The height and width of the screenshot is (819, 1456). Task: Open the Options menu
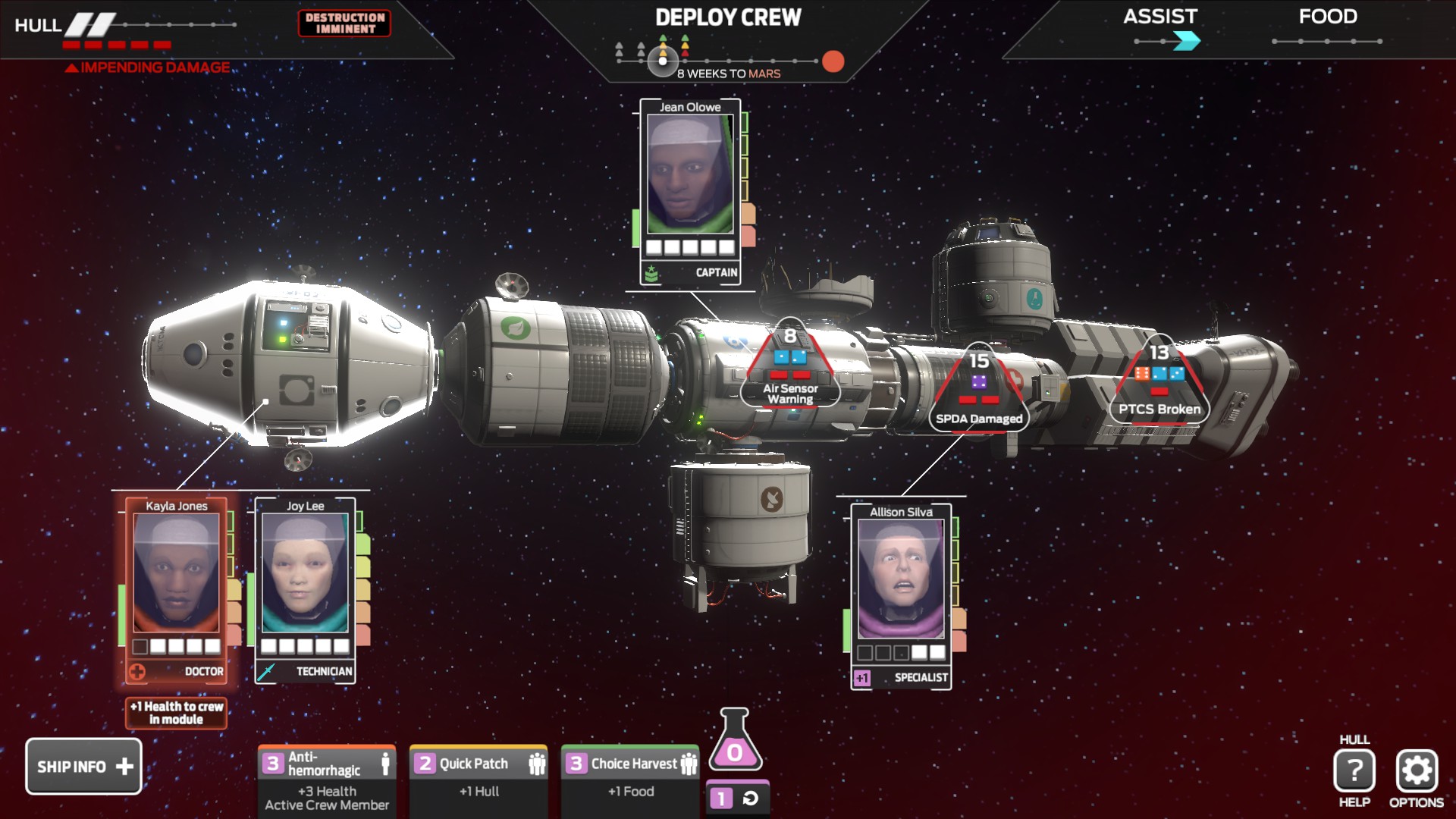coord(1416,771)
